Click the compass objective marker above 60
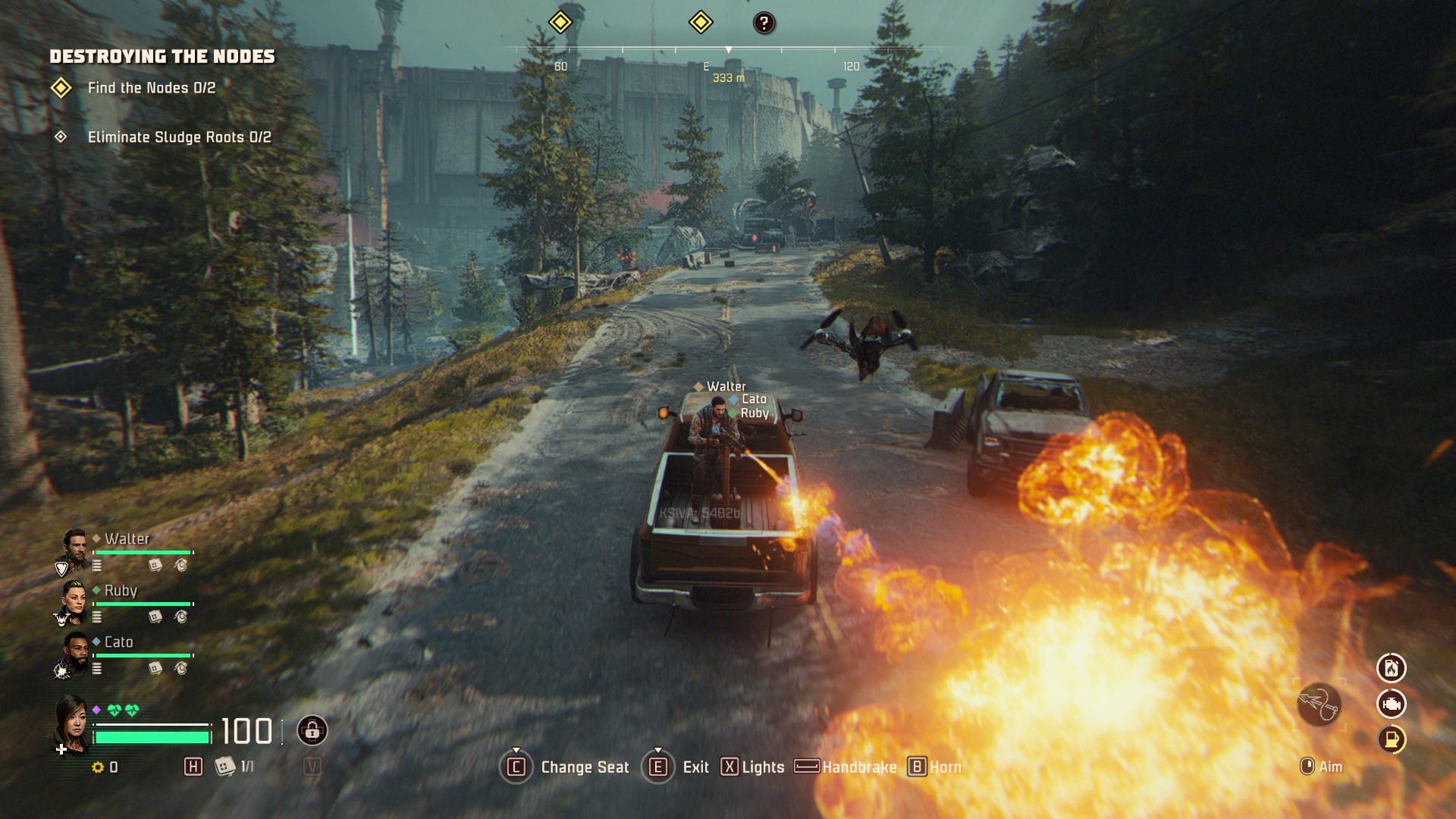 (560, 22)
